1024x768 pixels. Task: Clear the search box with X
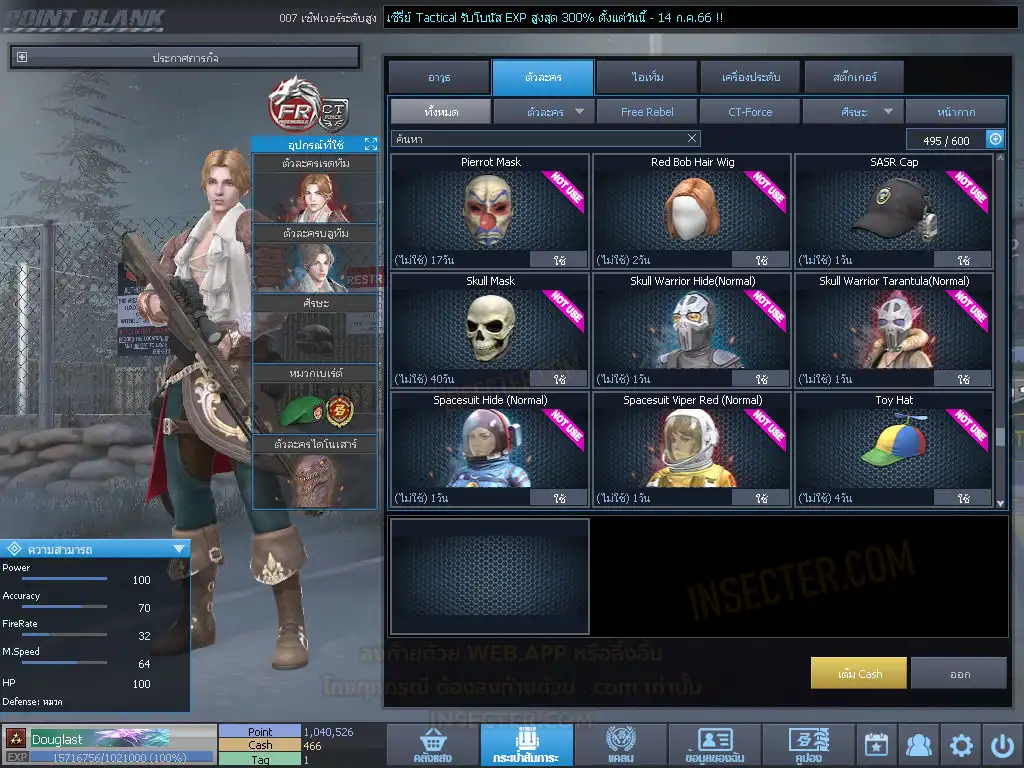pos(692,139)
